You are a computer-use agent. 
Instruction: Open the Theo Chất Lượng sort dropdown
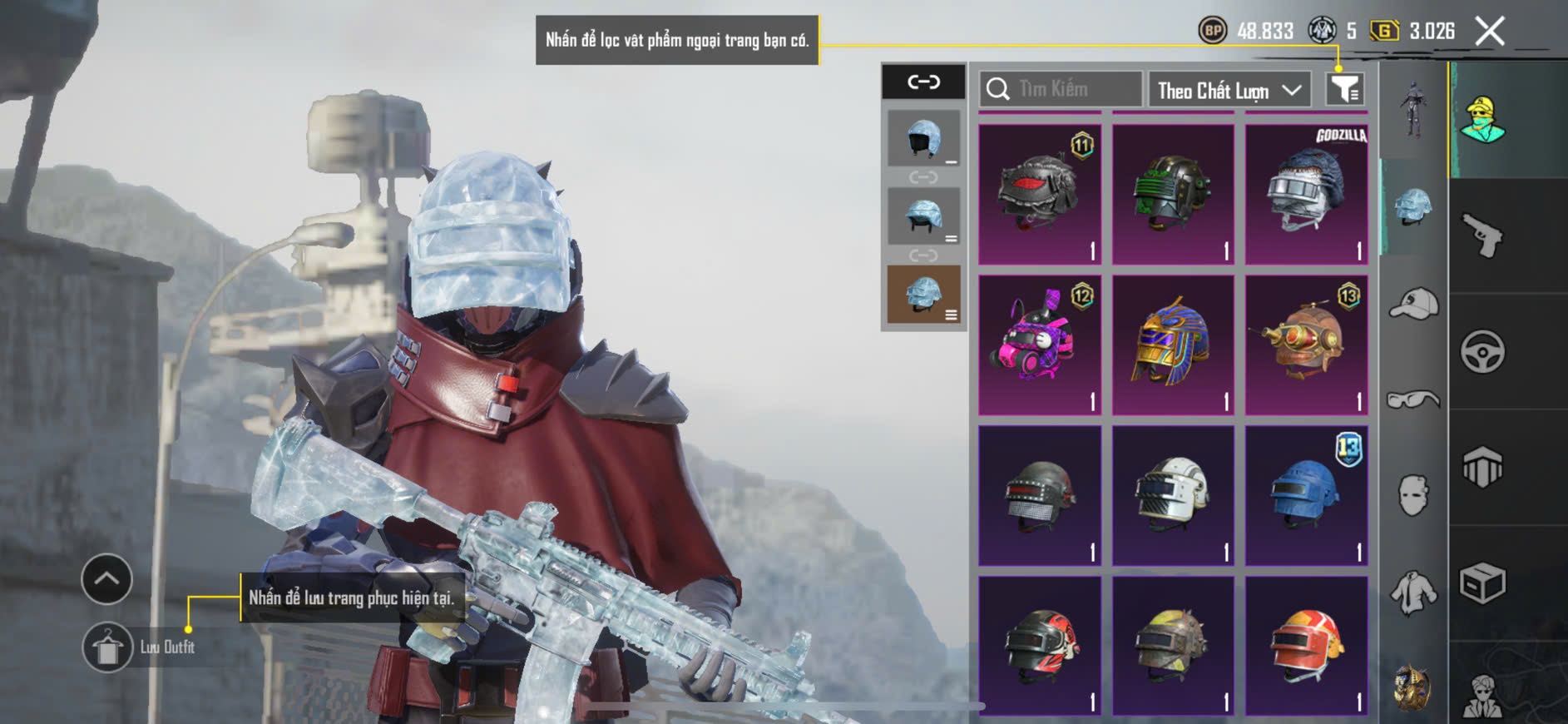1229,90
